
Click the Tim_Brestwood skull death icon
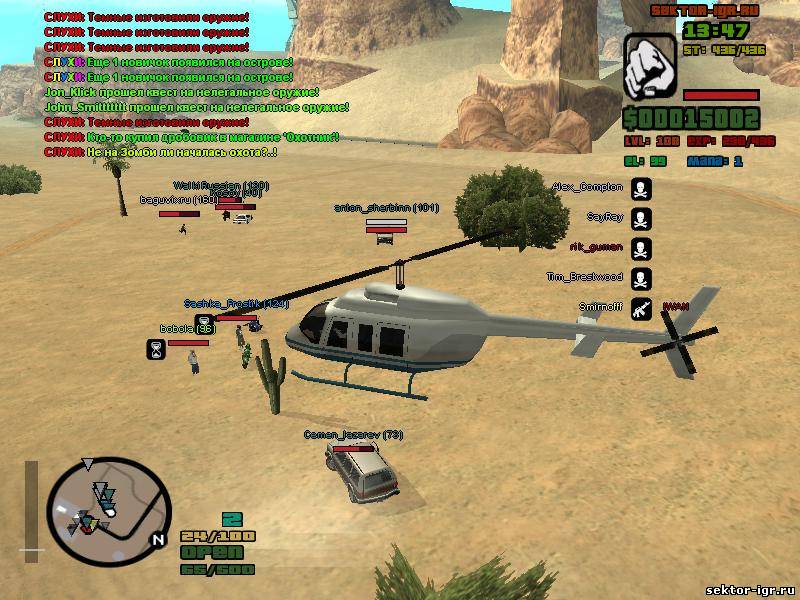tap(641, 279)
